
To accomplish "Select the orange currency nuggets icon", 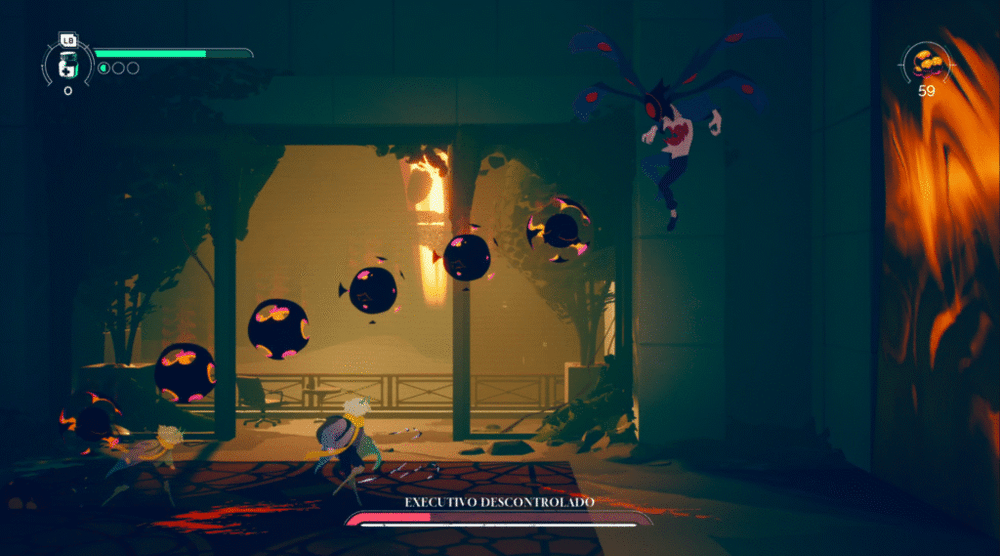I will coord(927,64).
